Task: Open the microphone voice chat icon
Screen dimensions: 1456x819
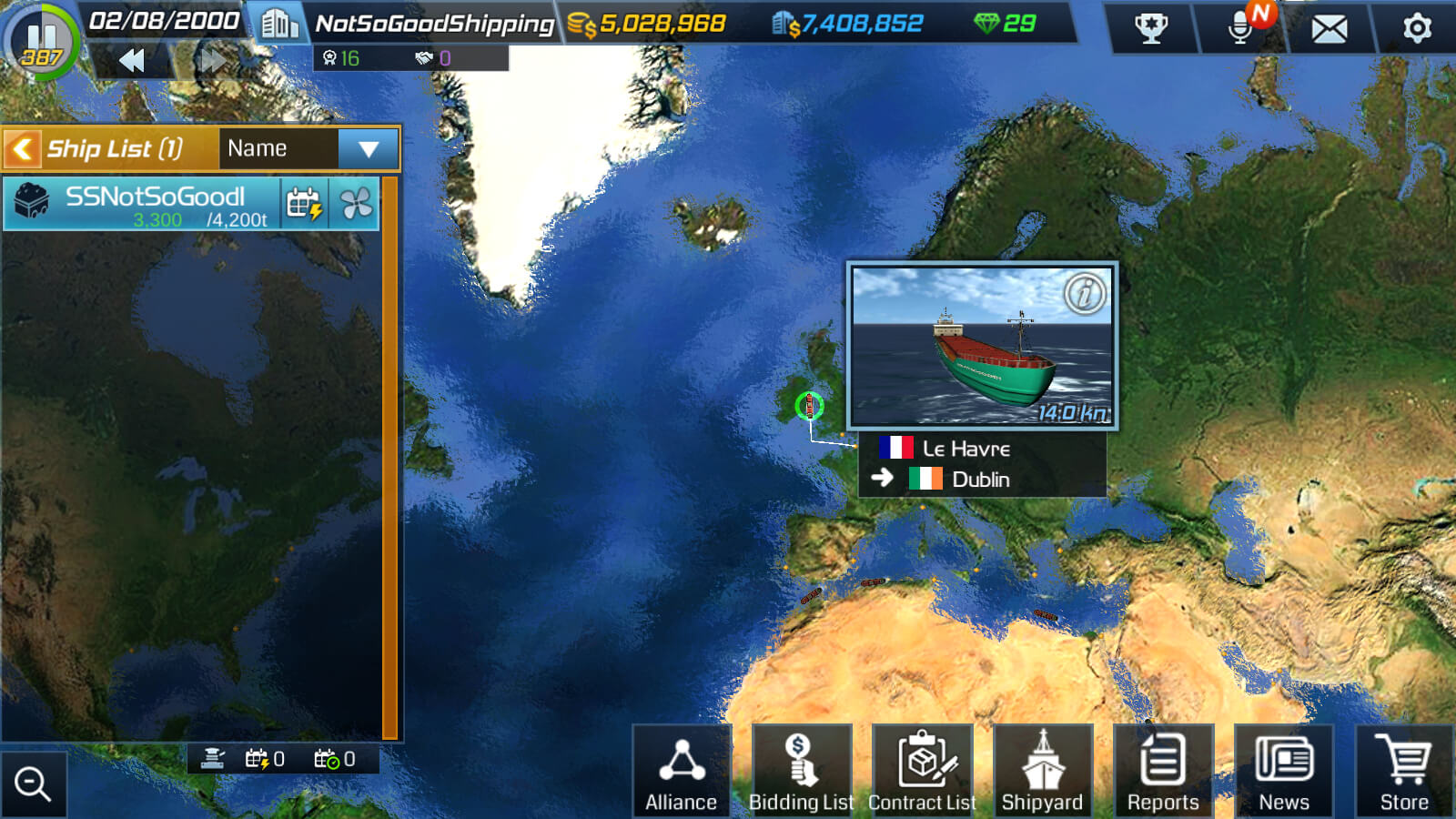Action: tap(1240, 28)
